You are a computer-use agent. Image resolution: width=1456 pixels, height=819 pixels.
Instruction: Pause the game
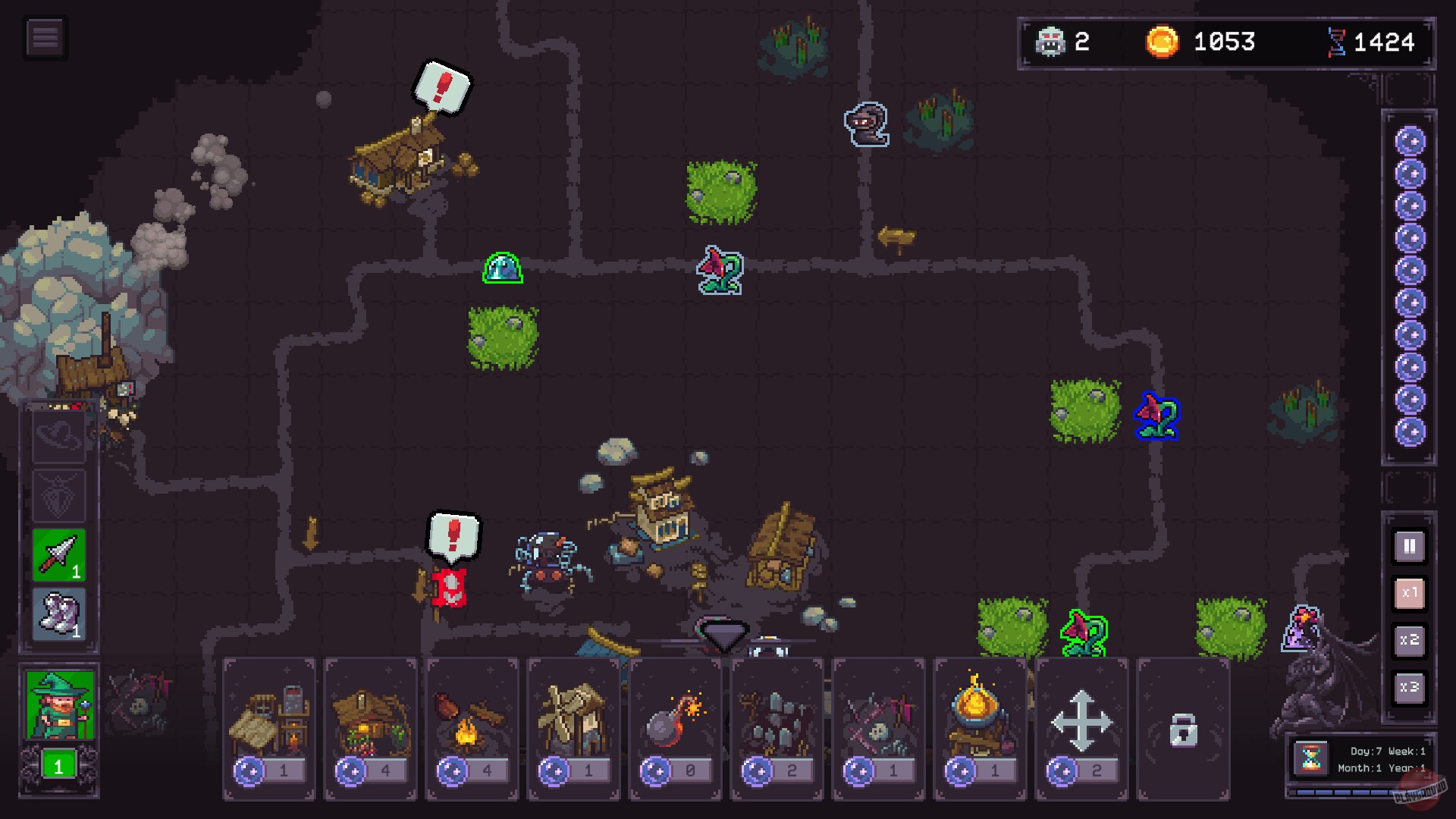point(1409,546)
